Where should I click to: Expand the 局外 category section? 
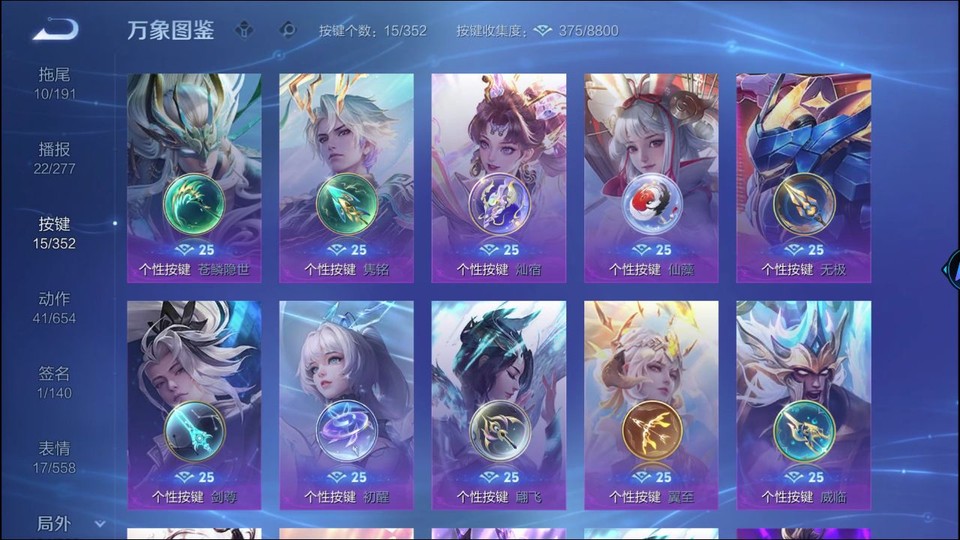(70, 523)
